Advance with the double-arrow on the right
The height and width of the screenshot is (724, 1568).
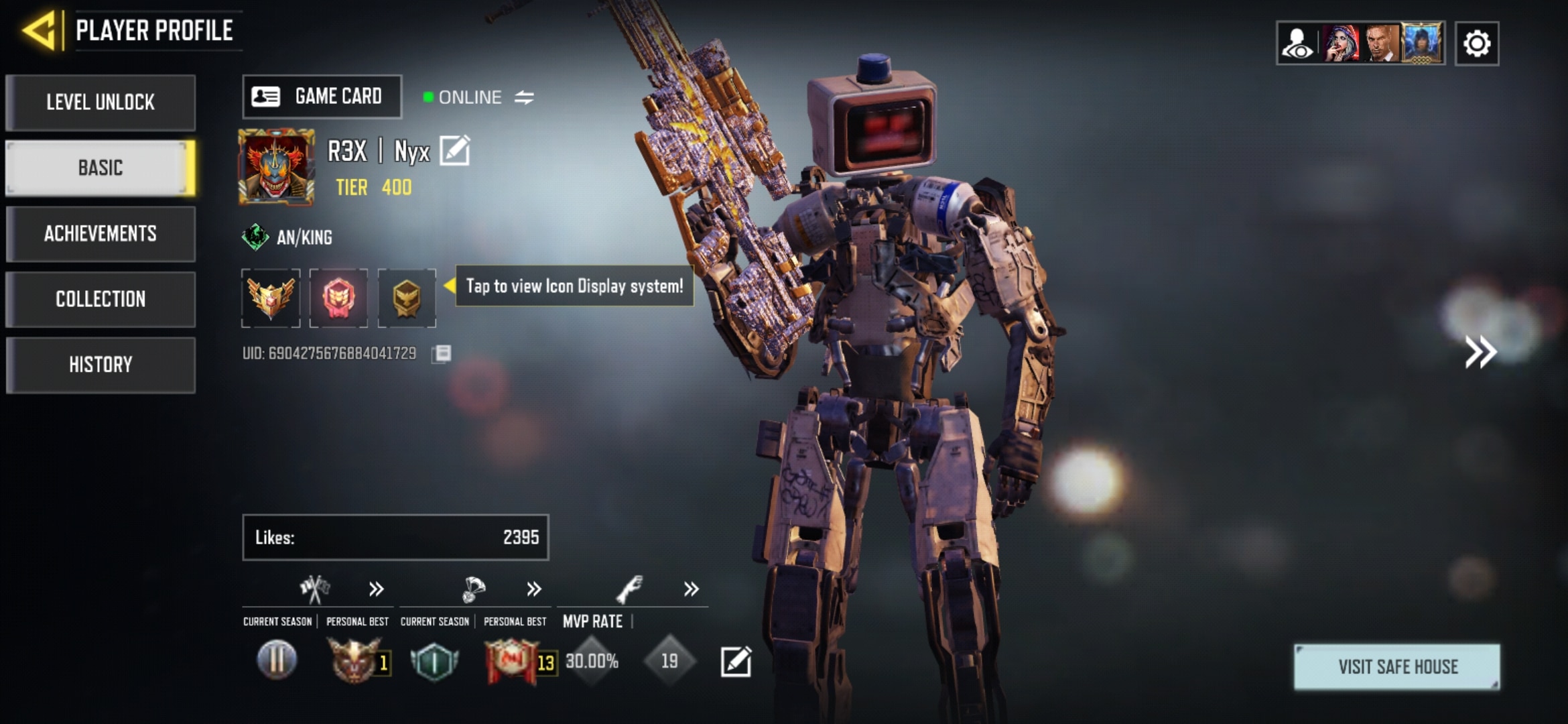(x=1480, y=352)
